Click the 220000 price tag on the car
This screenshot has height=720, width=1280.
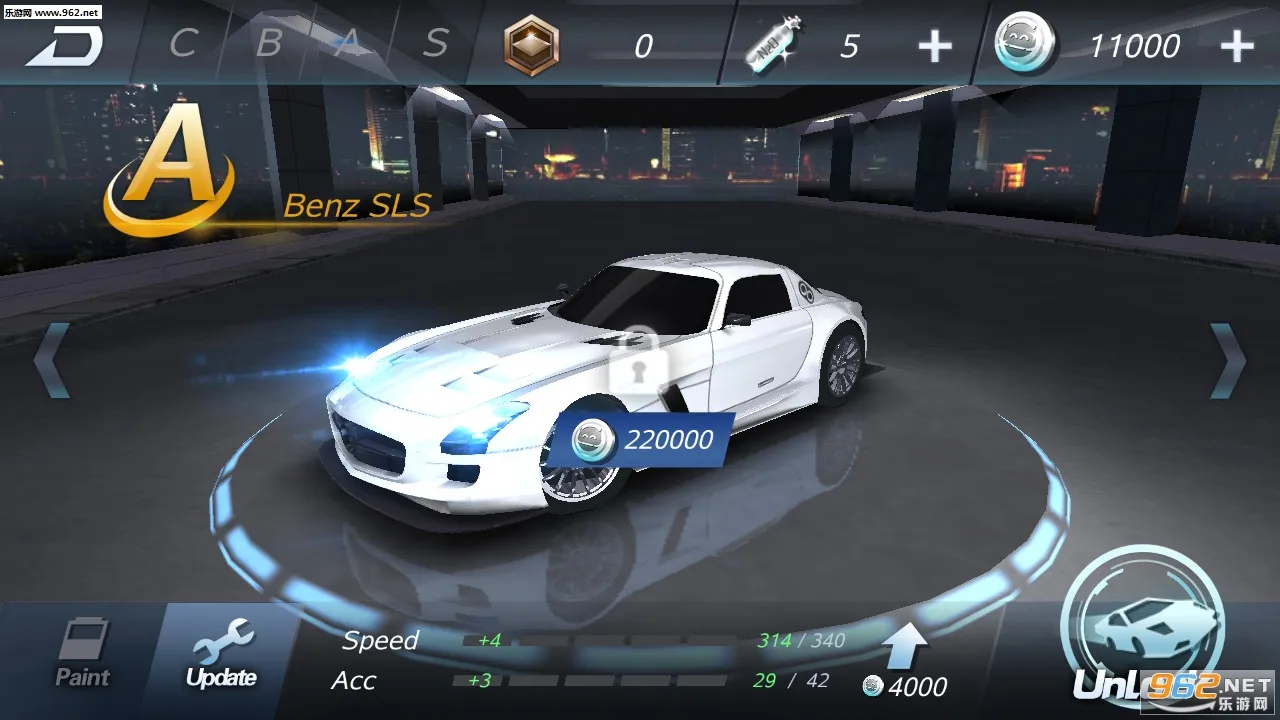tap(650, 439)
